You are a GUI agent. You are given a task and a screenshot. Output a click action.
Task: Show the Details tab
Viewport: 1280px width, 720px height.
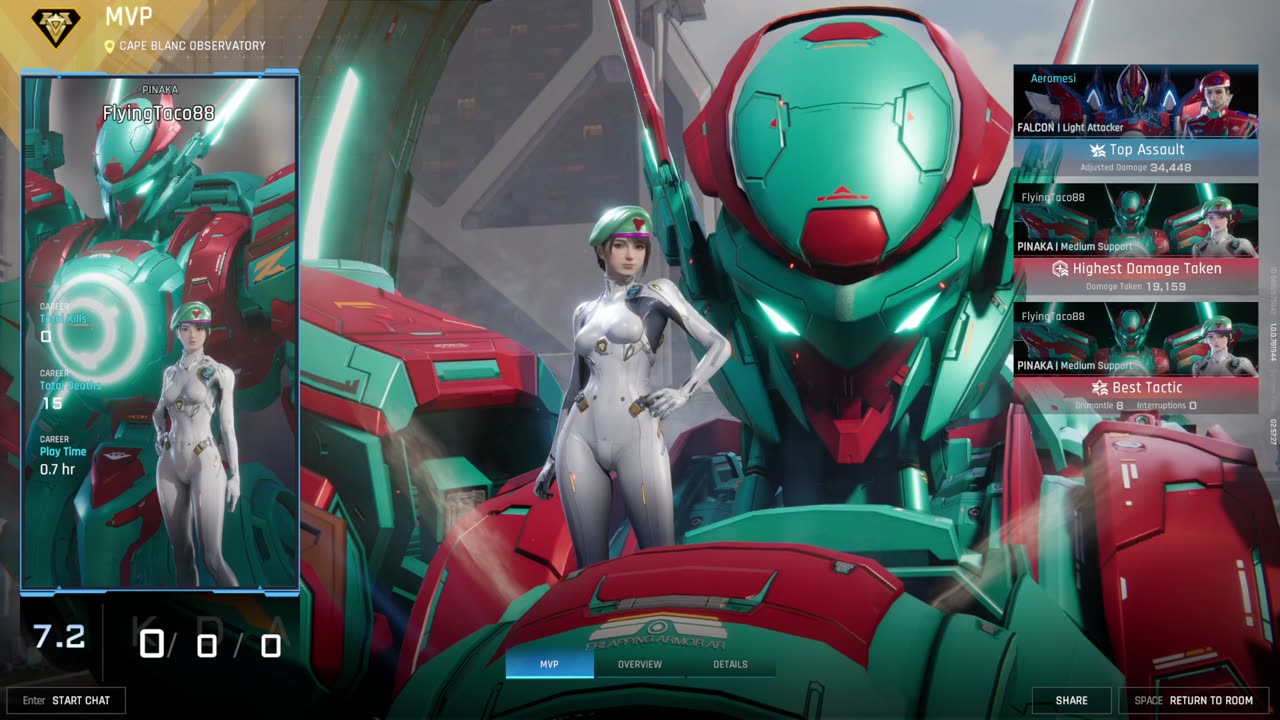point(730,664)
